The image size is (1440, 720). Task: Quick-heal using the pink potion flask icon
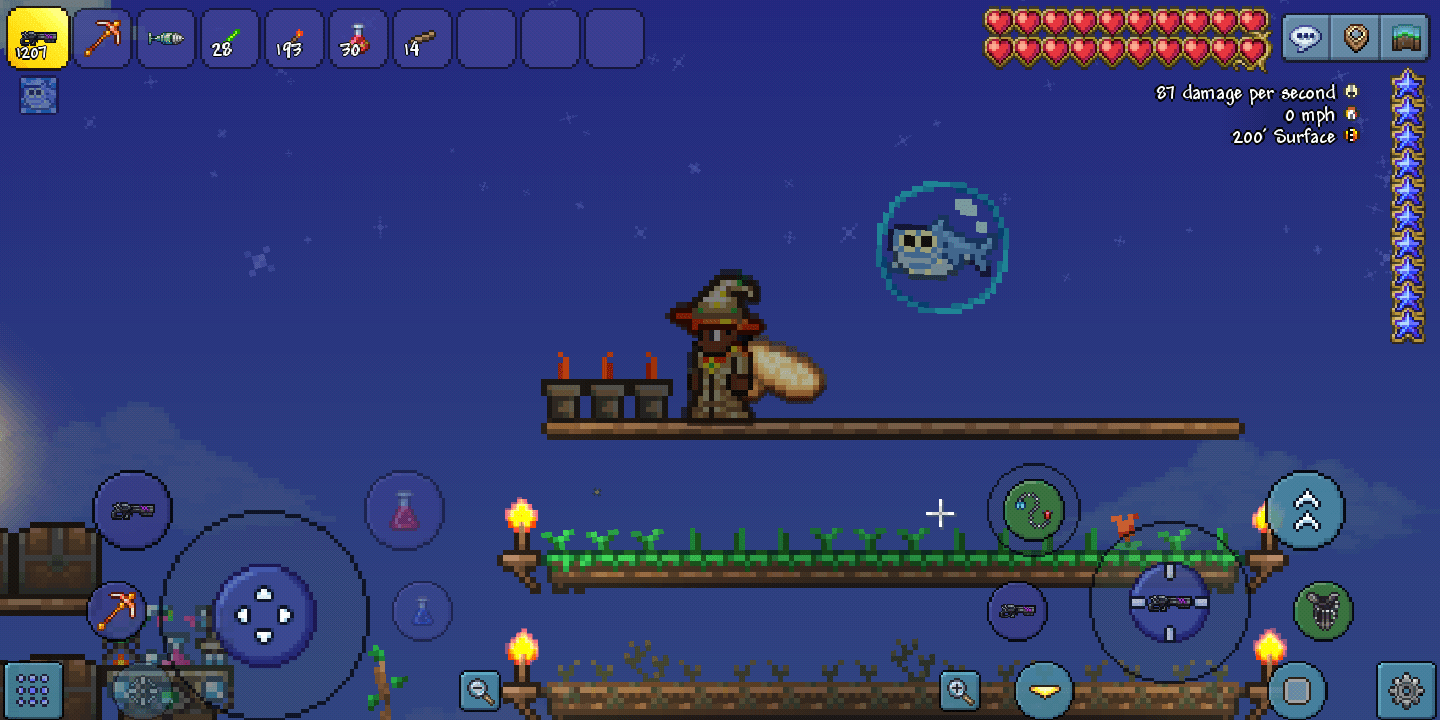pyautogui.click(x=405, y=510)
